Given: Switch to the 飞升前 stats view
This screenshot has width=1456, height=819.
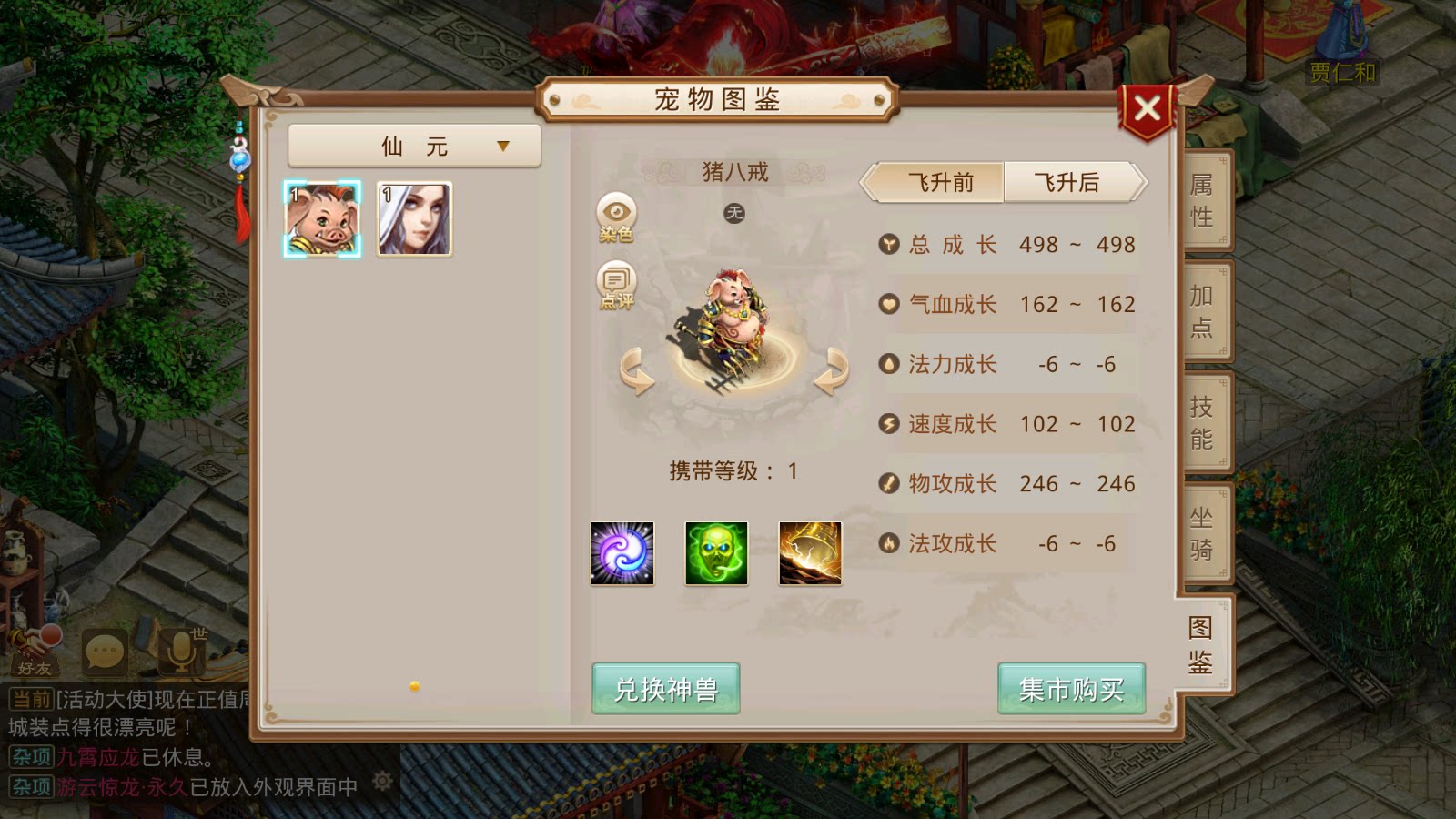Looking at the screenshot, I should (x=935, y=182).
